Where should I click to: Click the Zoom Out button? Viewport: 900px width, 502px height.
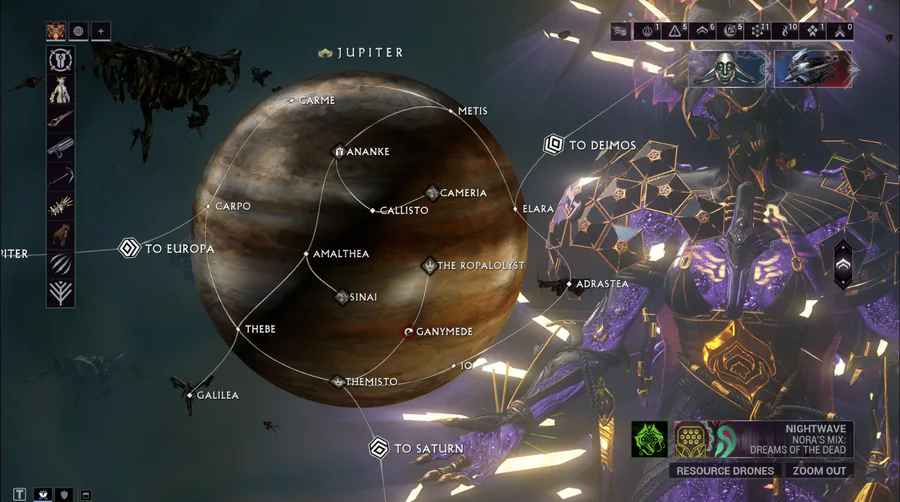(820, 471)
